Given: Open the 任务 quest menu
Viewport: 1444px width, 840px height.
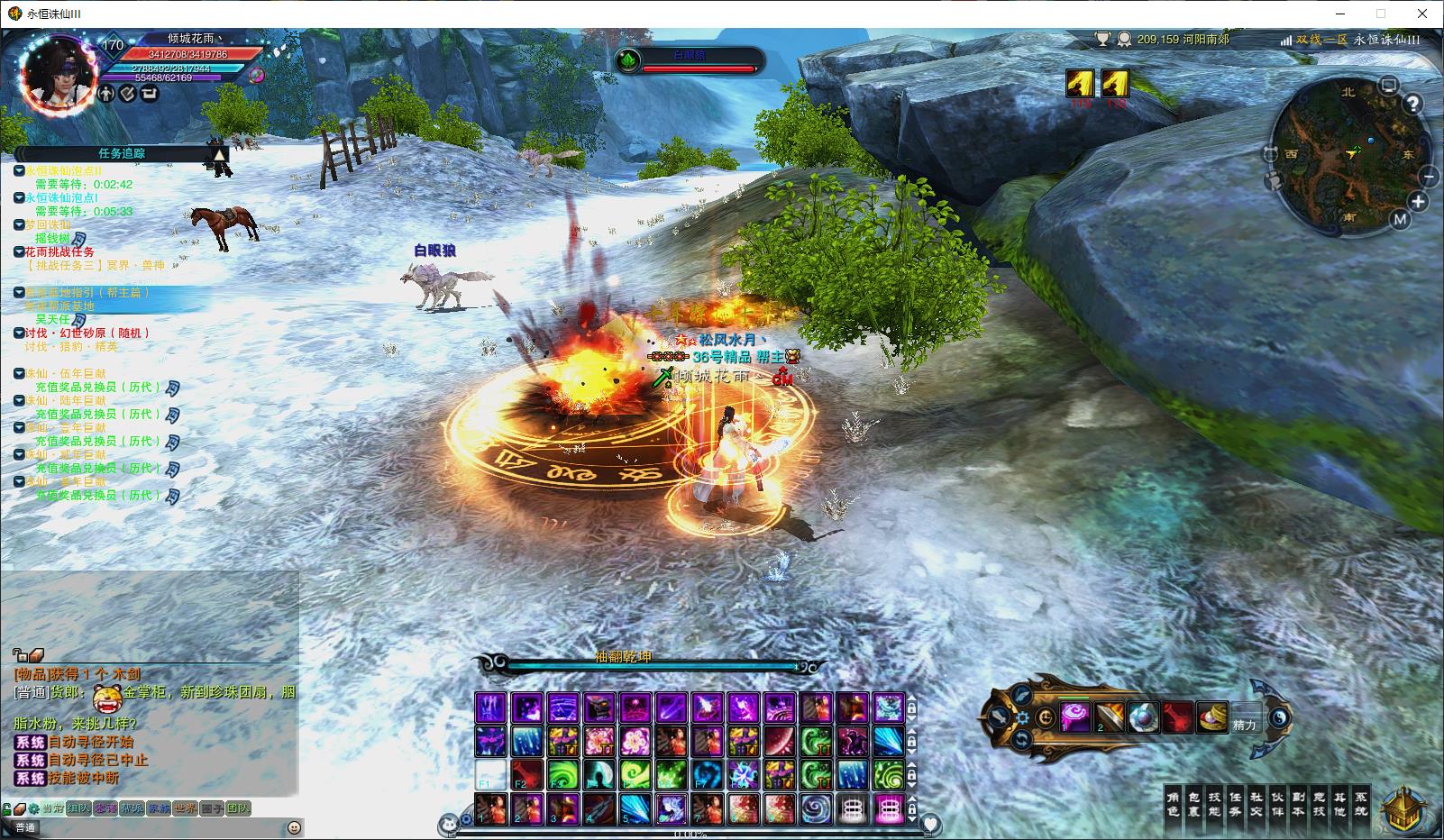Looking at the screenshot, I should [1236, 804].
